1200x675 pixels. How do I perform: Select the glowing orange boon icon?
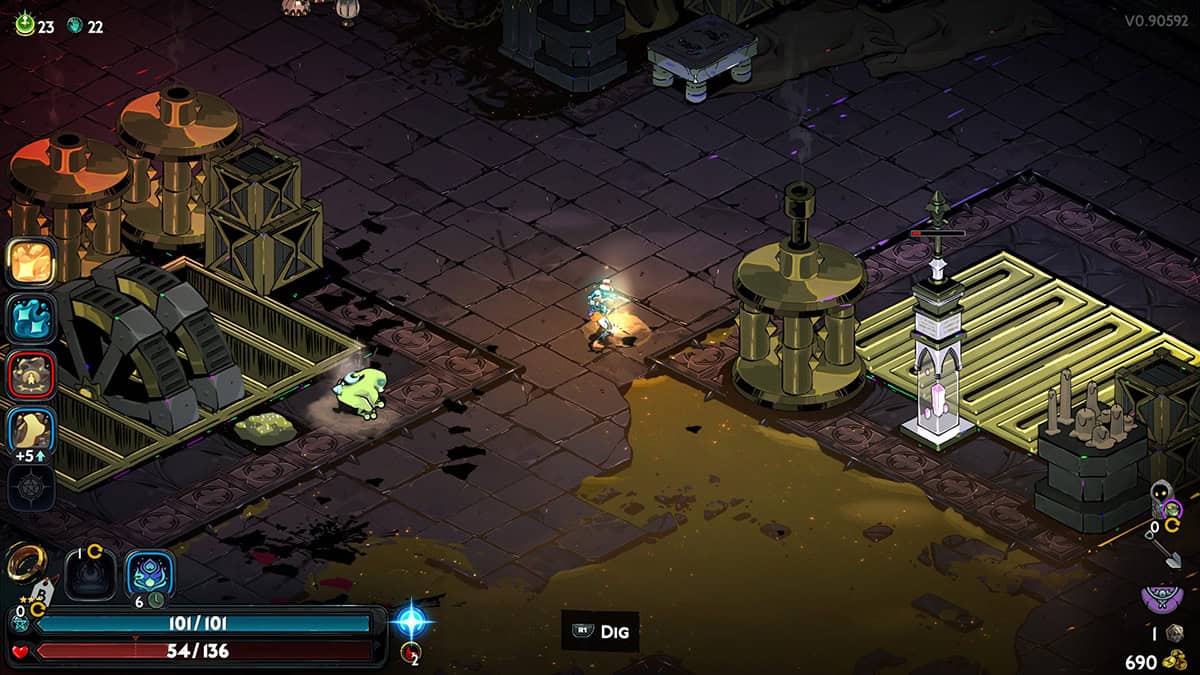tap(31, 261)
